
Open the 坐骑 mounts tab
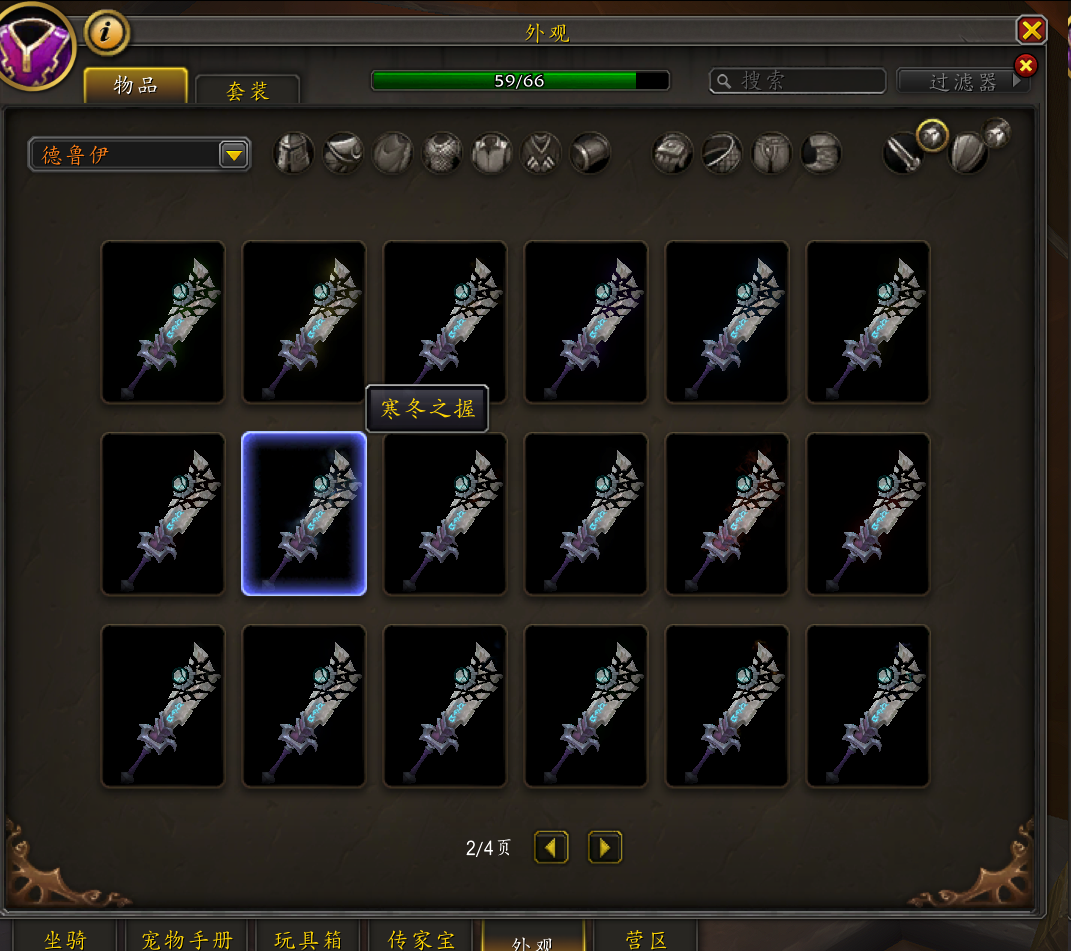tap(65, 939)
